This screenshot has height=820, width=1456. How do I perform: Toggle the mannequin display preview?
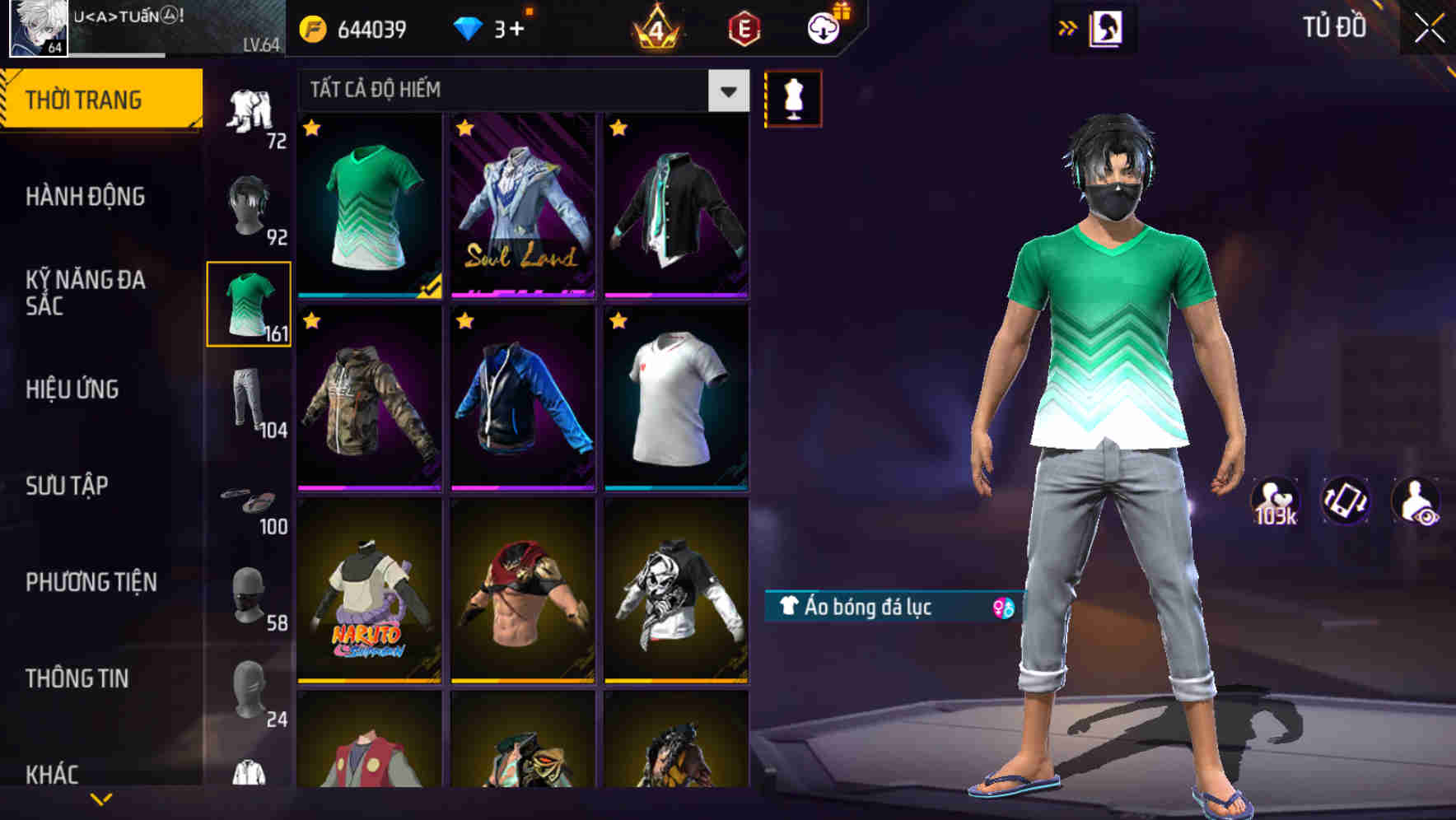pos(793,97)
